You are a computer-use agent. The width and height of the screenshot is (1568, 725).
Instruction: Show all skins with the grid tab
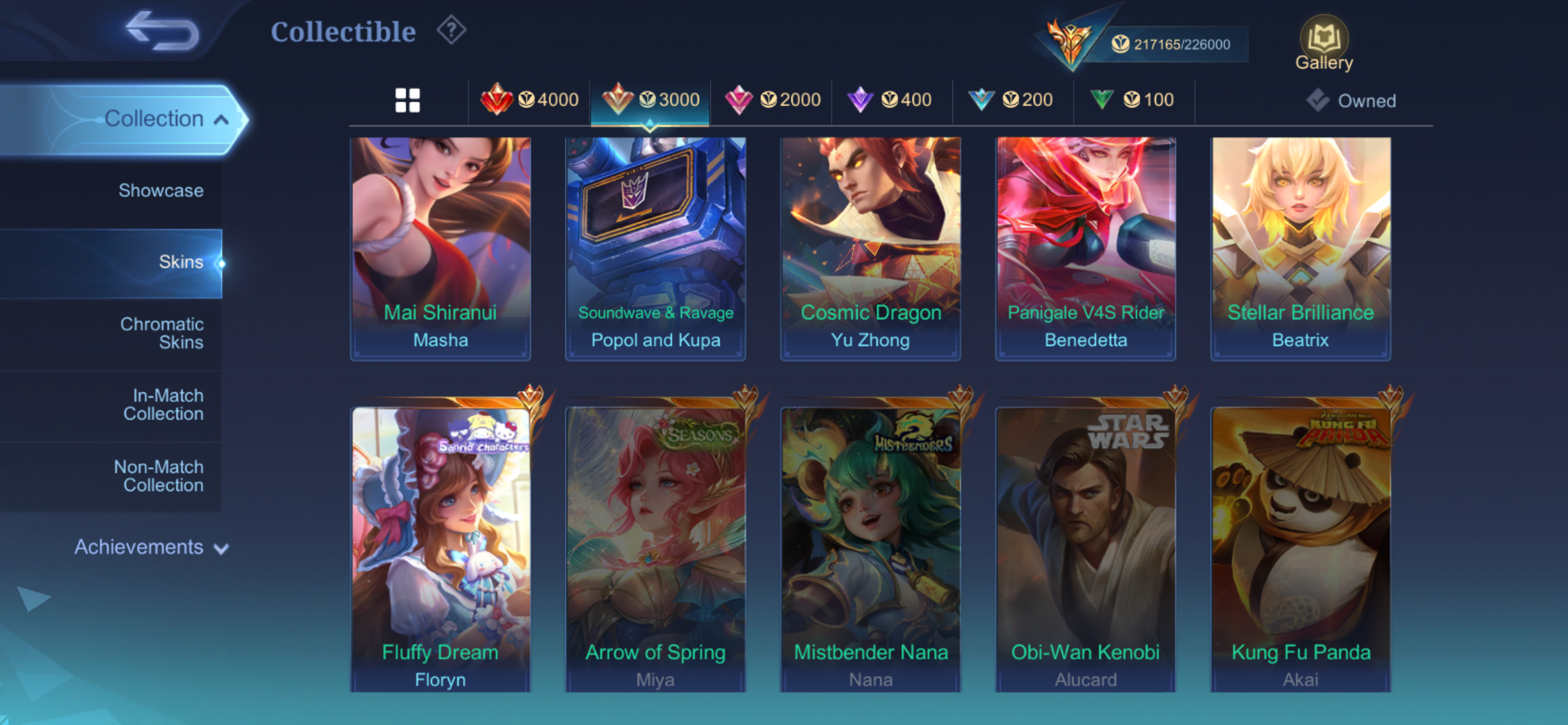pyautogui.click(x=407, y=100)
